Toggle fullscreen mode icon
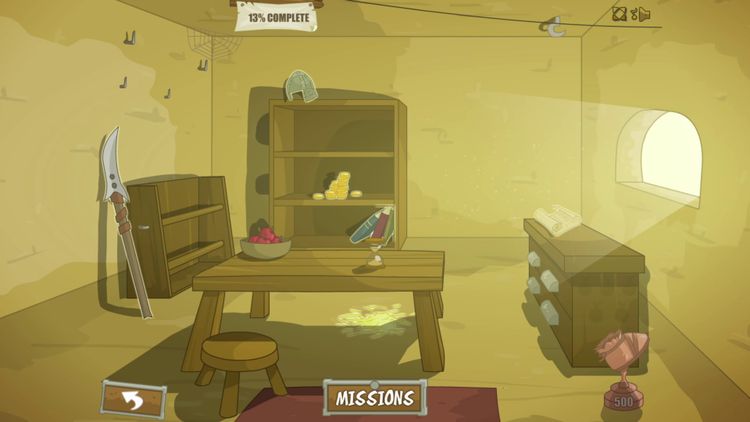Screen dimensions: 750x422 (619, 14)
